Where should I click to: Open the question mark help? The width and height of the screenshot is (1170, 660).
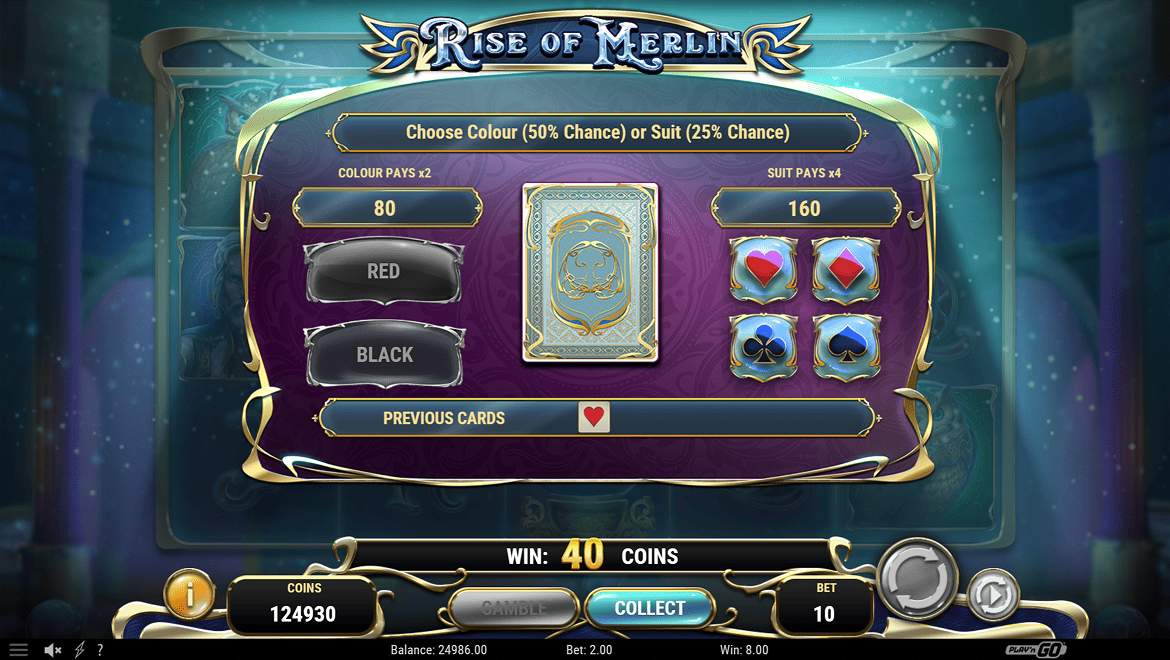click(100, 650)
